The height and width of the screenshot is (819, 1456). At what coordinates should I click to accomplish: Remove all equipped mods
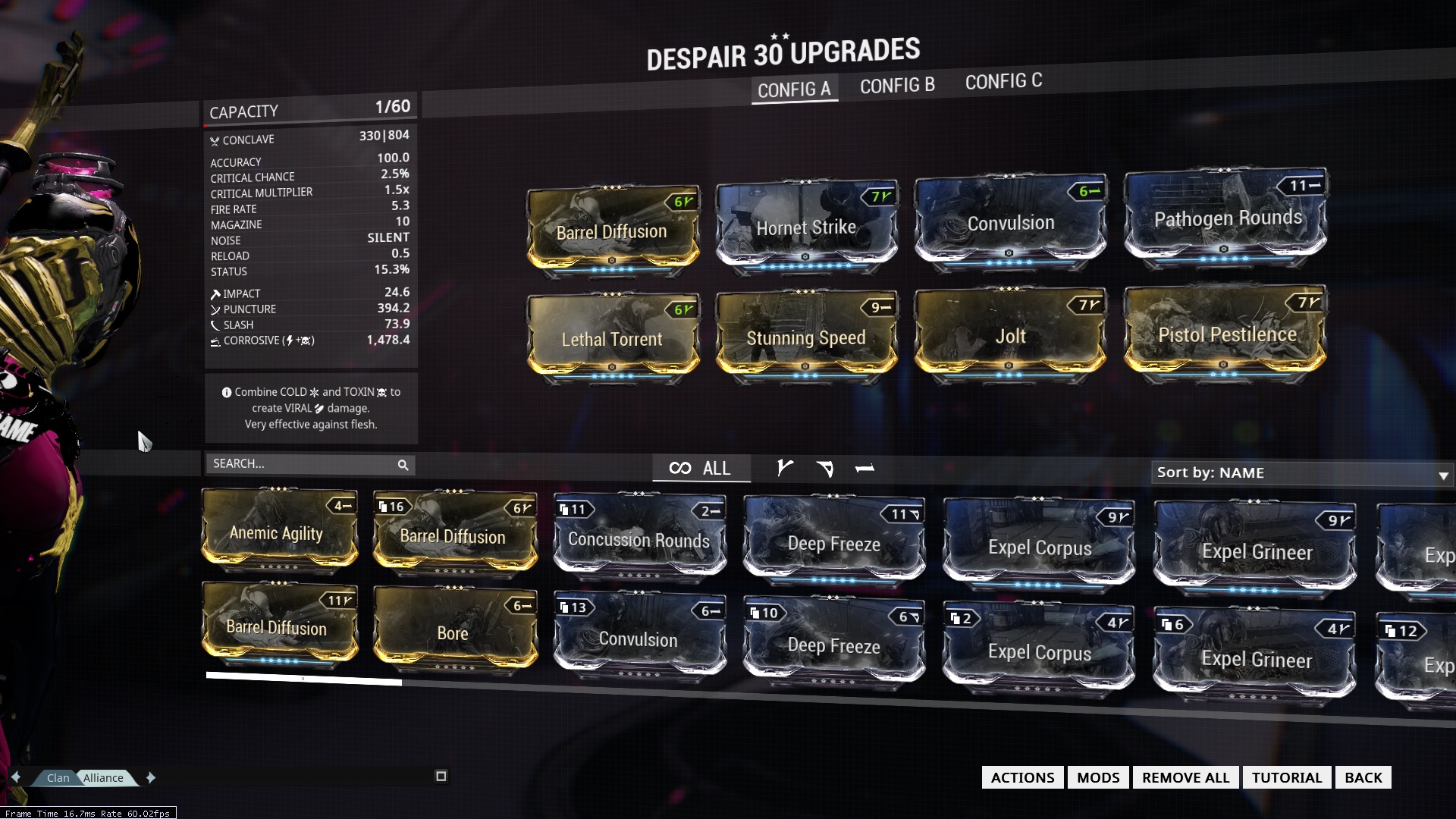click(x=1185, y=777)
